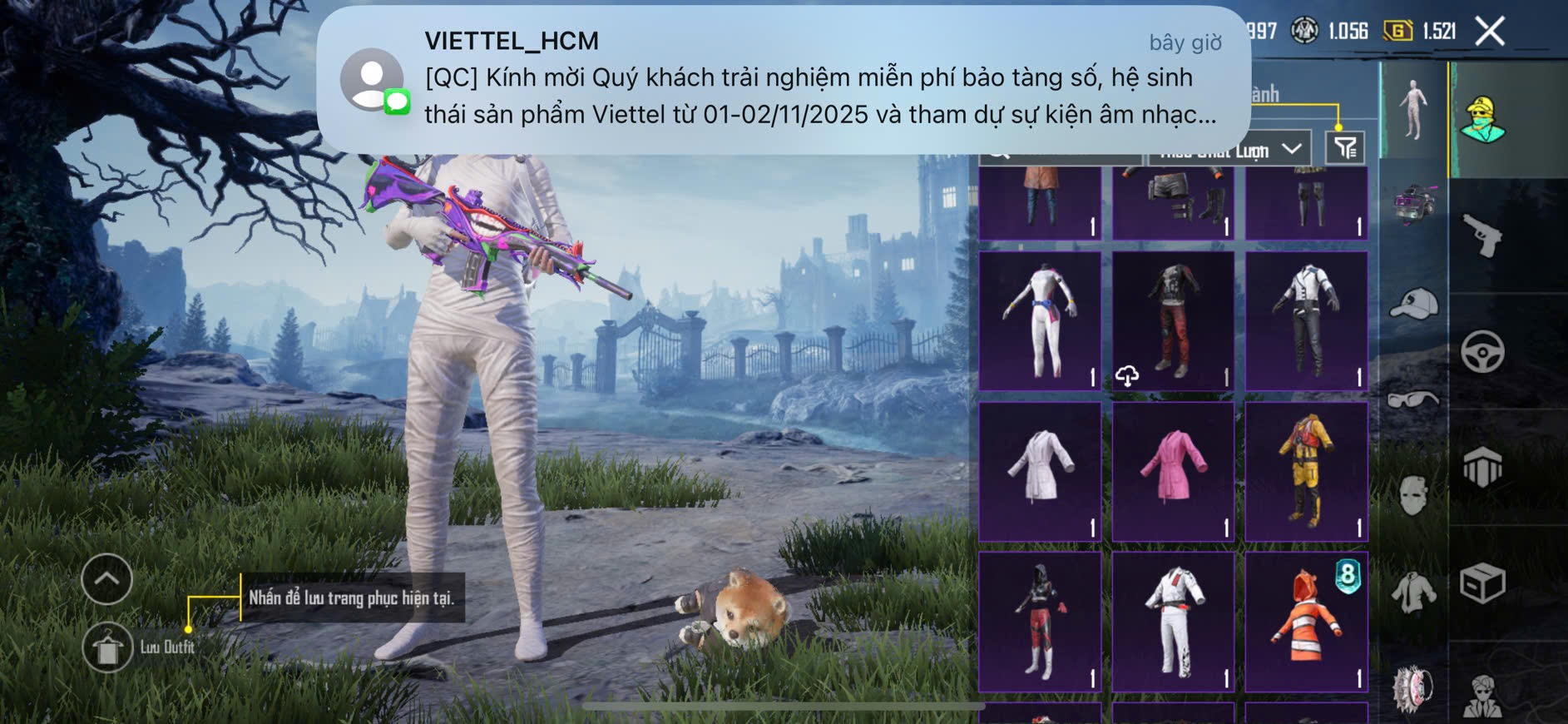This screenshot has height=724, width=1568.
Task: Equip the white robe
Action: (x=1040, y=471)
